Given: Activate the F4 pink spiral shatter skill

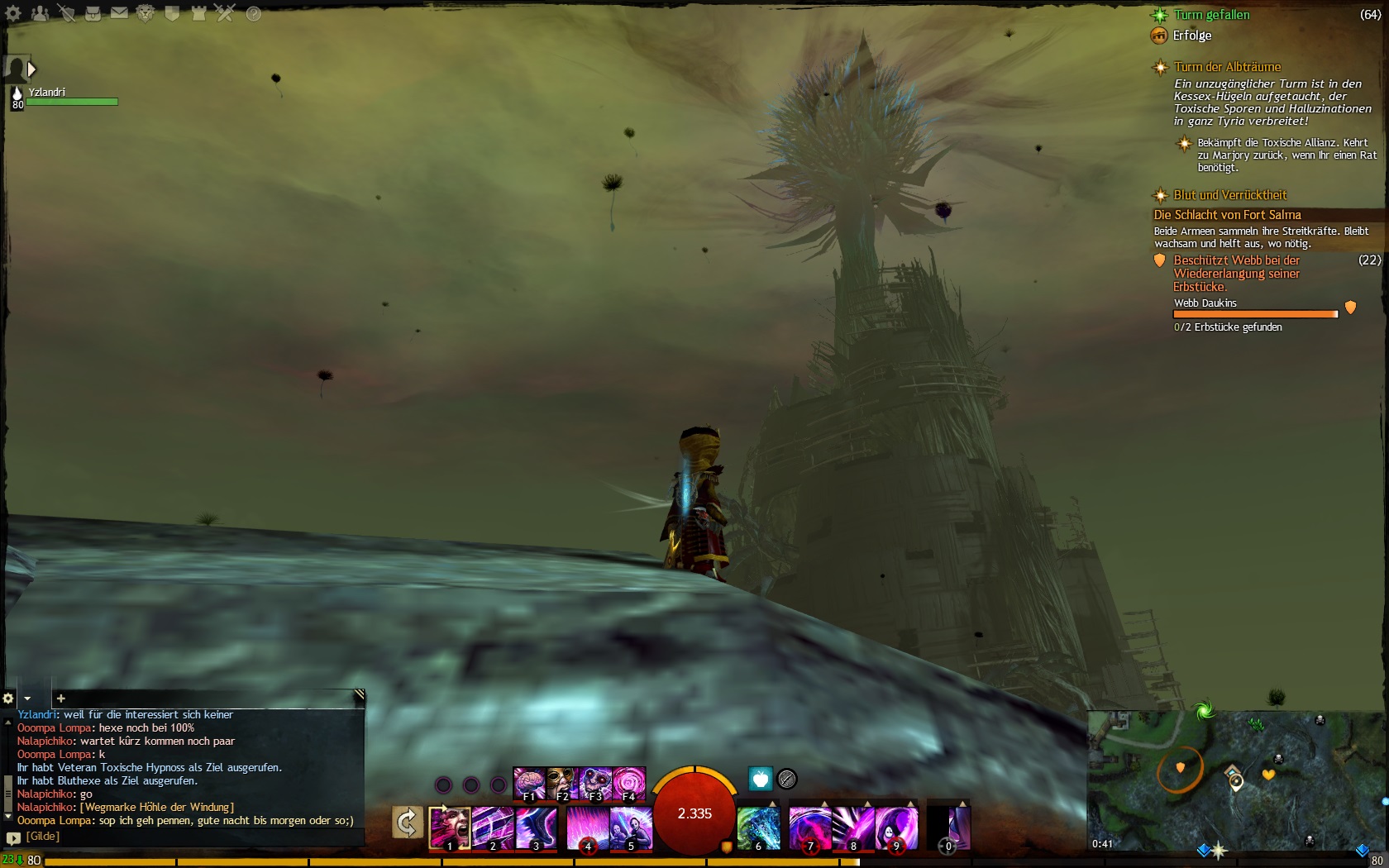Looking at the screenshot, I should pyautogui.click(x=628, y=783).
